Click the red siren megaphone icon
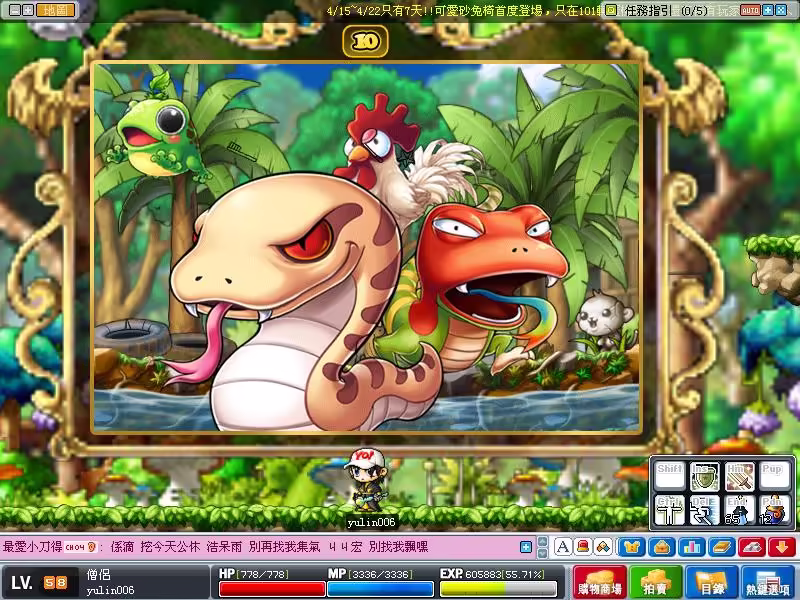 point(583,547)
